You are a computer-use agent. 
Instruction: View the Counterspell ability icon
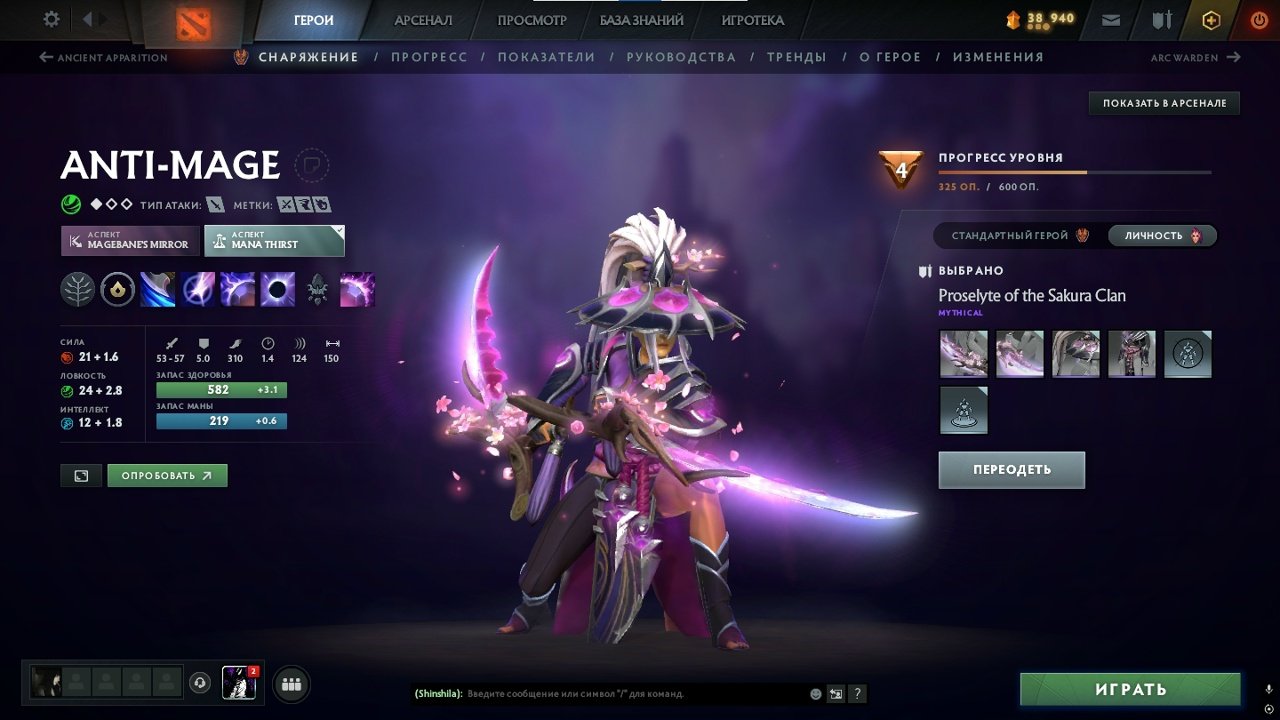pos(237,290)
